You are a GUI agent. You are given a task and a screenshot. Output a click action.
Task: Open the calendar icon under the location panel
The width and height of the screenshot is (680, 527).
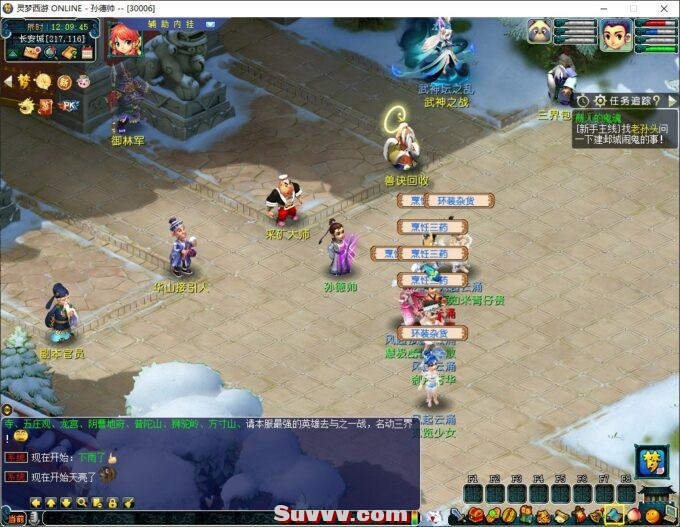[87, 52]
